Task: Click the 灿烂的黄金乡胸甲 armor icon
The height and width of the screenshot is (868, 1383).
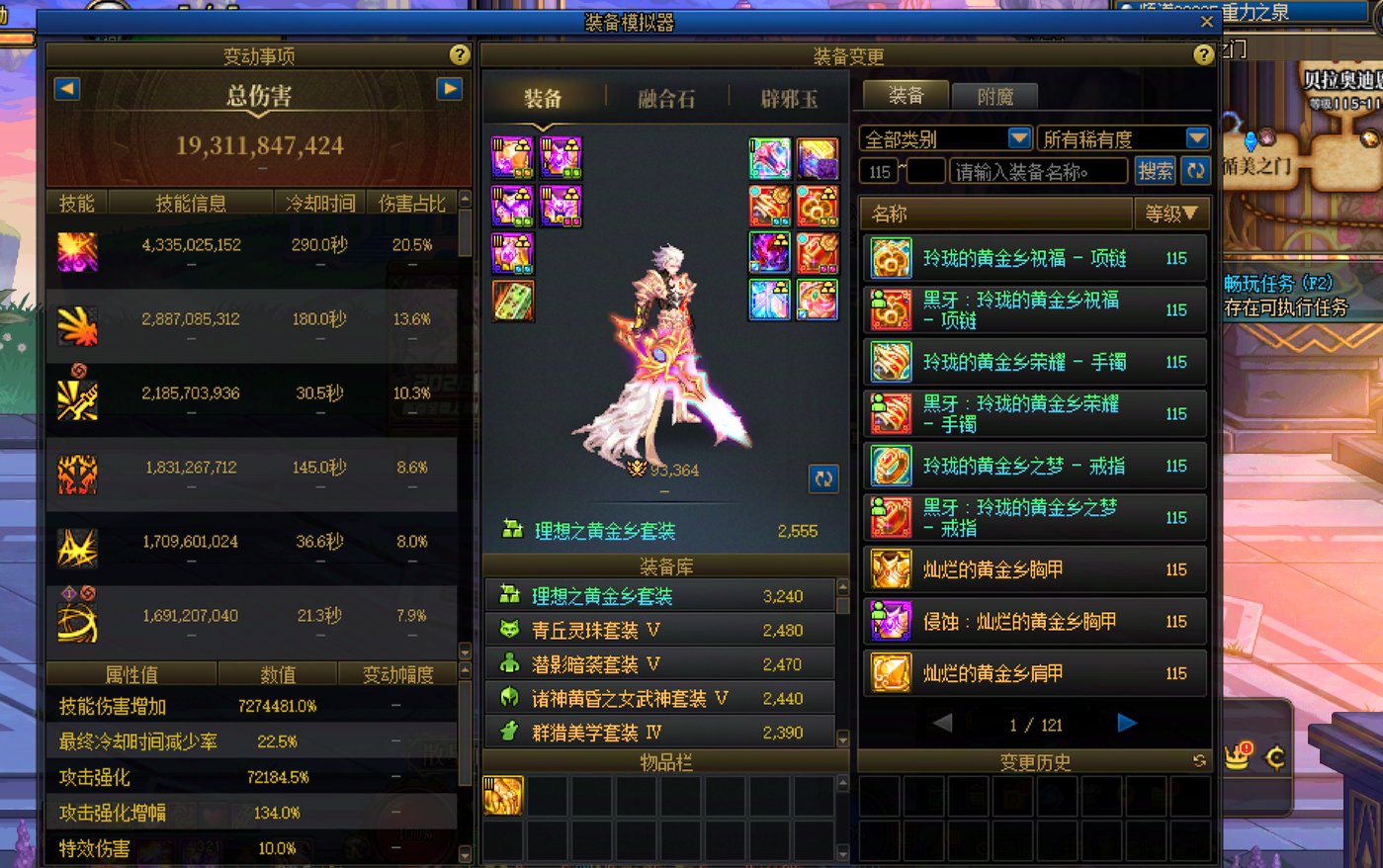Action: 889,568
